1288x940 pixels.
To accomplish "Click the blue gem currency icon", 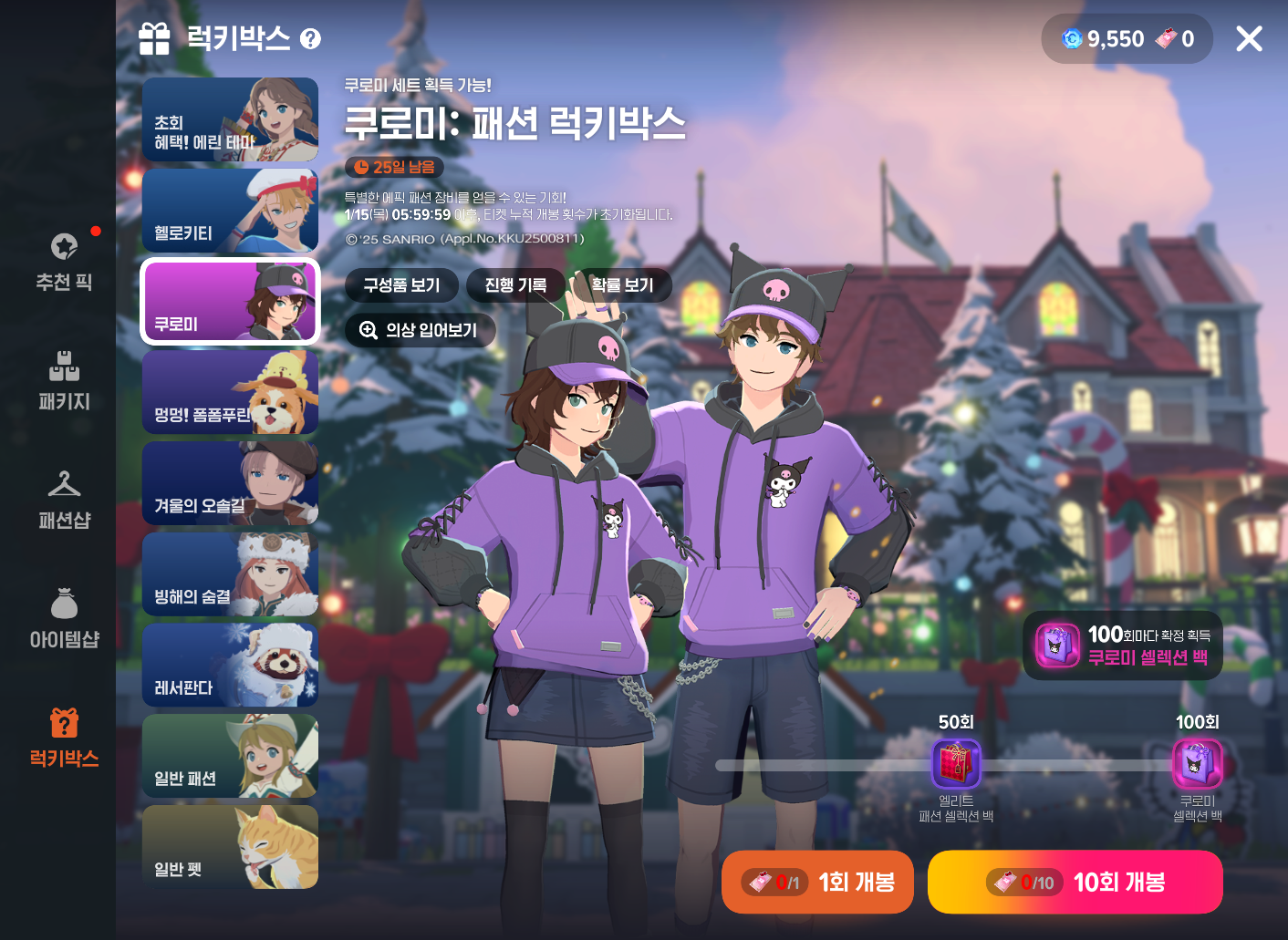I will [1070, 38].
